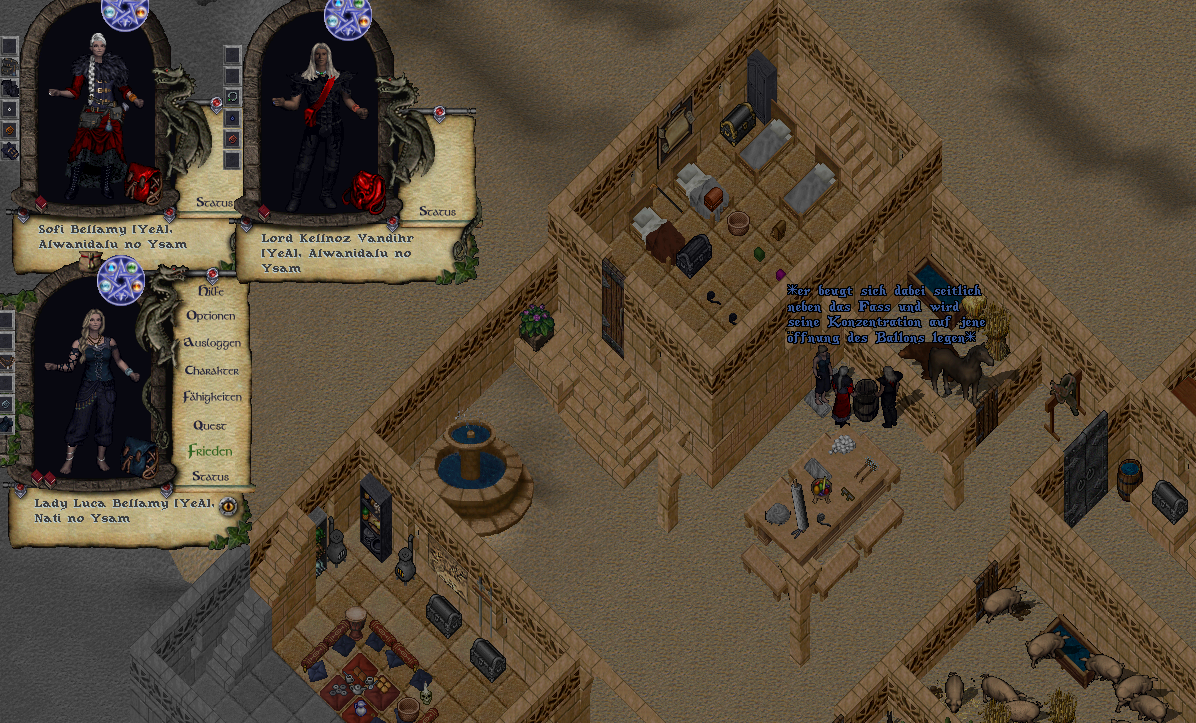
Task: Open Status on Sofi Bellamy's paperdoll
Action: [213, 203]
